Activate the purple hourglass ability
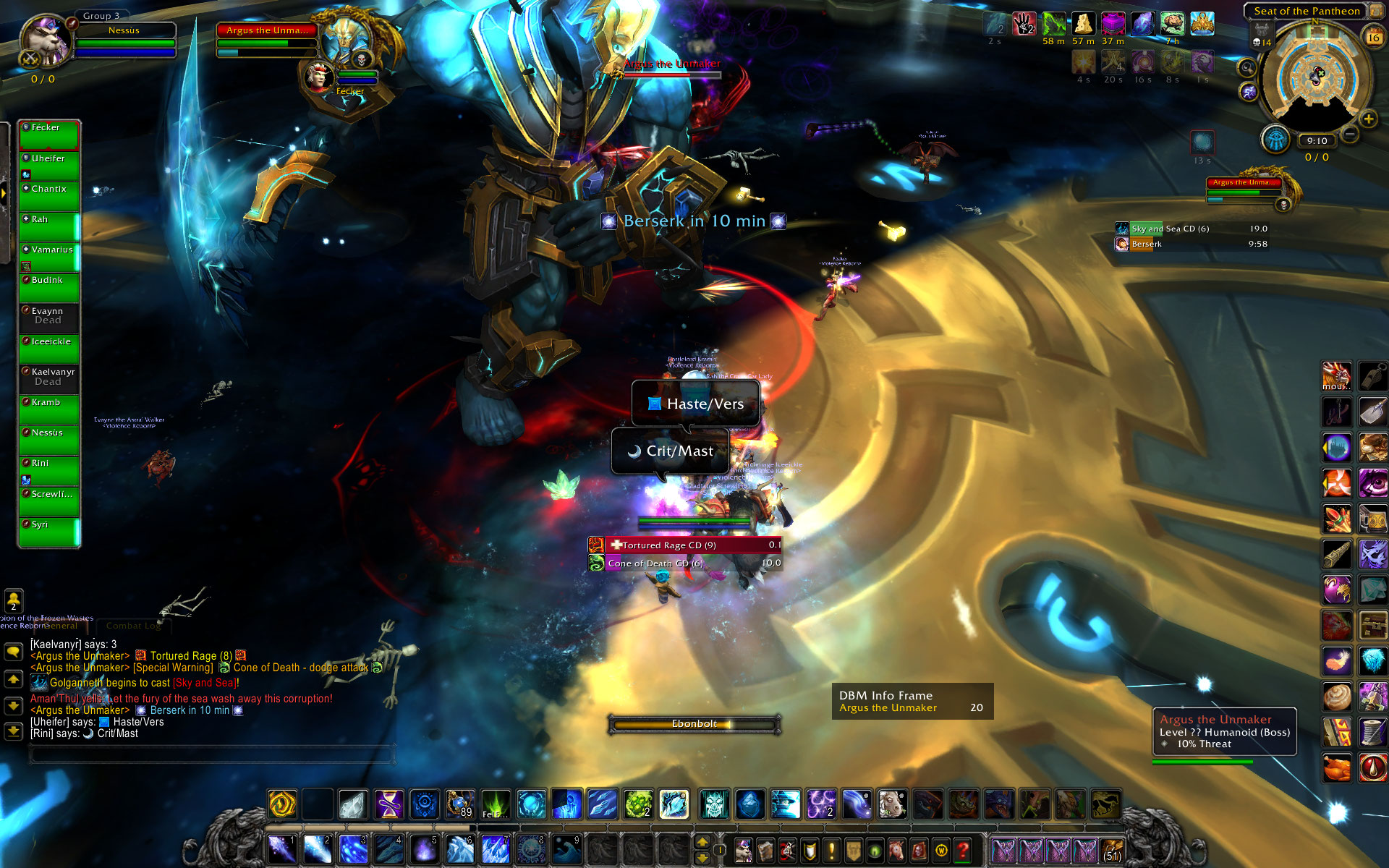The width and height of the screenshot is (1389, 868). pyautogui.click(x=388, y=804)
